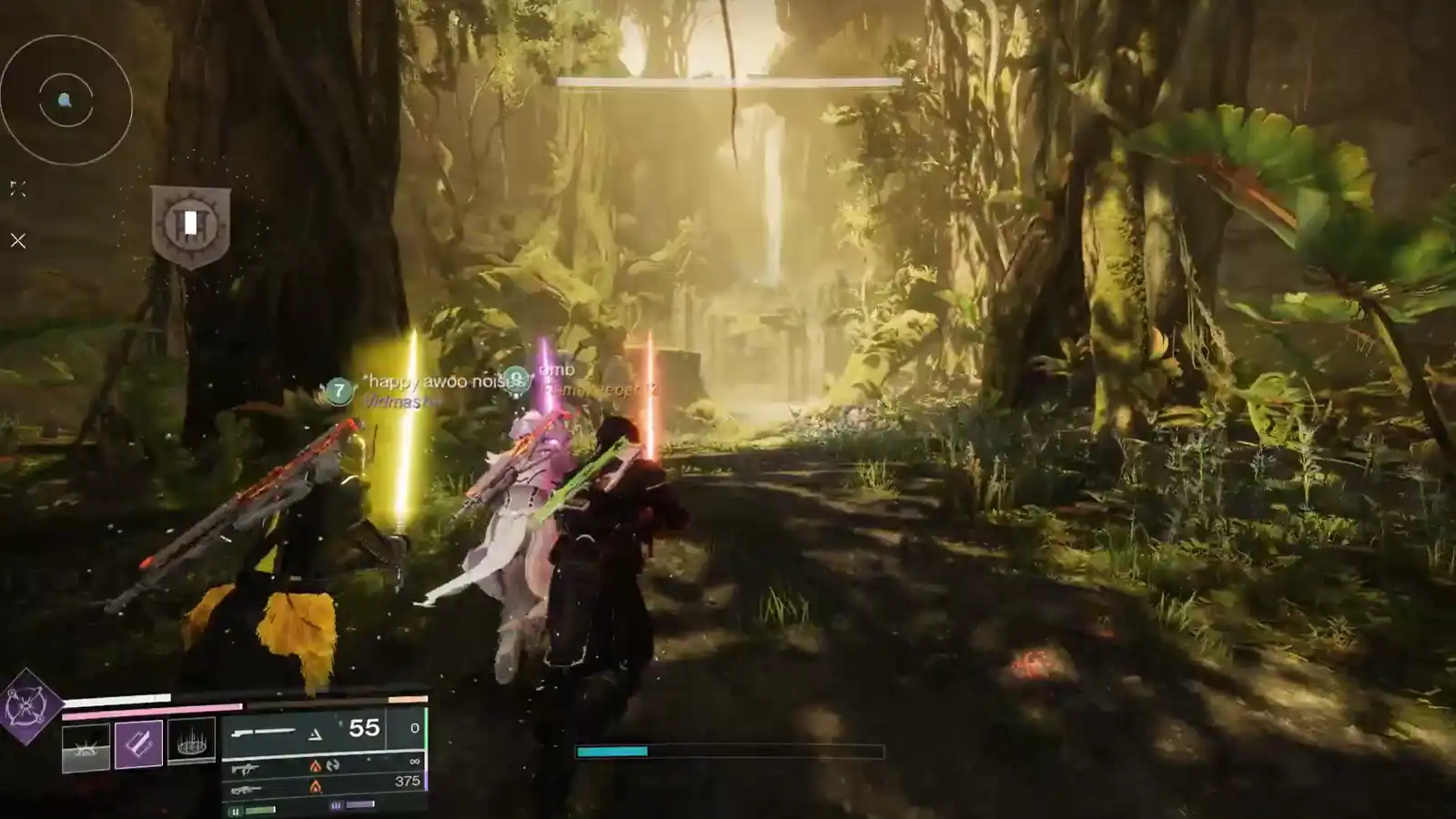Click the teal objective progress bar
Image resolution: width=1456 pixels, height=819 pixels.
coord(612,752)
